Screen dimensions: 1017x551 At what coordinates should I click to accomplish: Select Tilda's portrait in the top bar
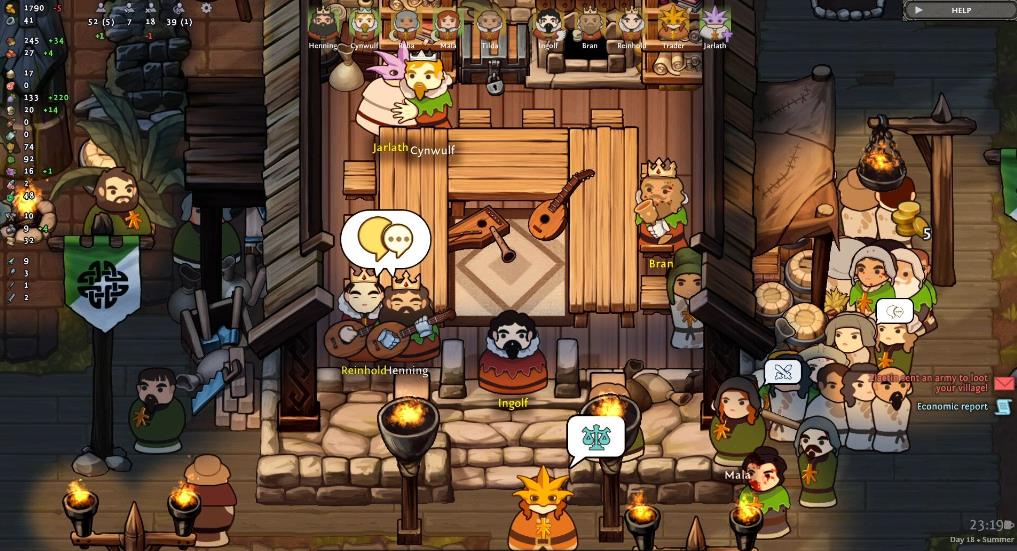click(x=489, y=24)
